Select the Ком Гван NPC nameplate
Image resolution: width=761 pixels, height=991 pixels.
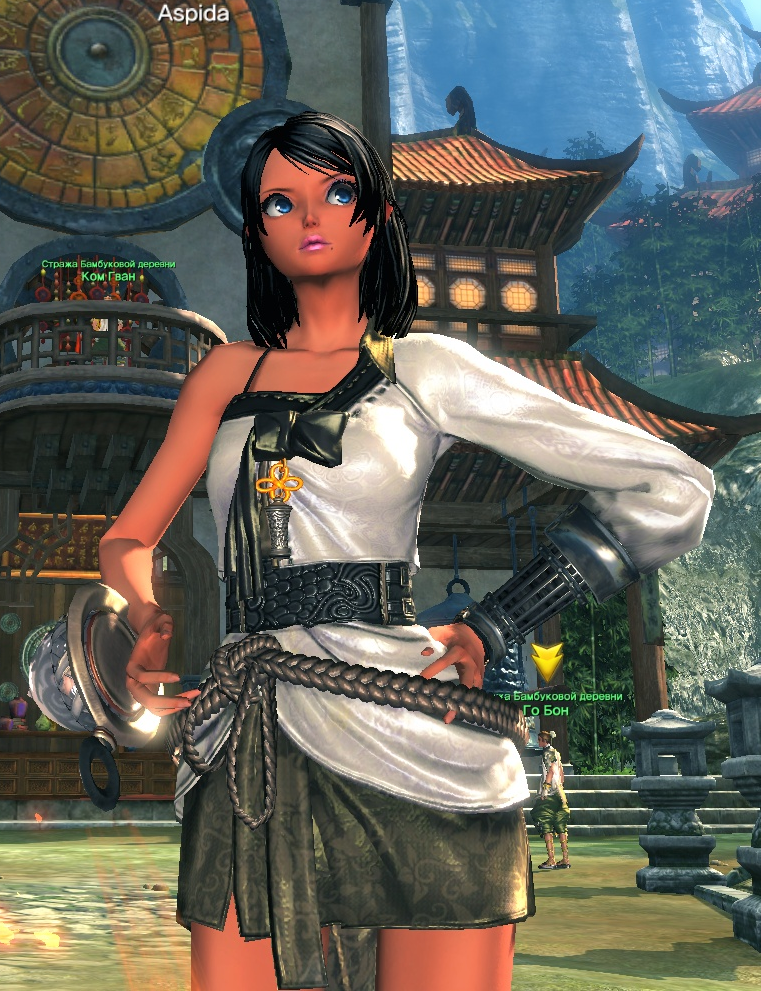point(108,276)
